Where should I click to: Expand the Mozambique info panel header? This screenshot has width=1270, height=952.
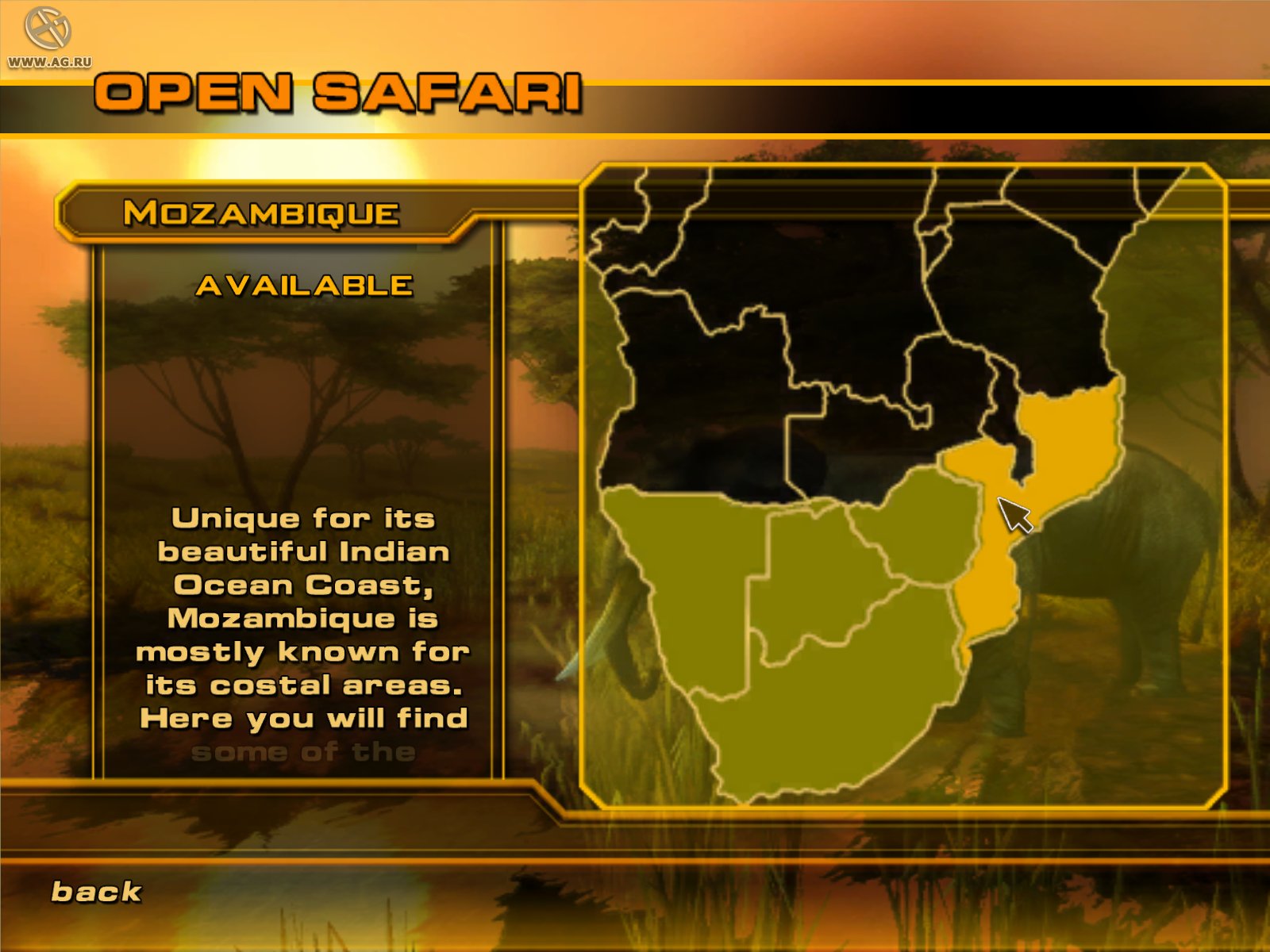click(x=262, y=213)
